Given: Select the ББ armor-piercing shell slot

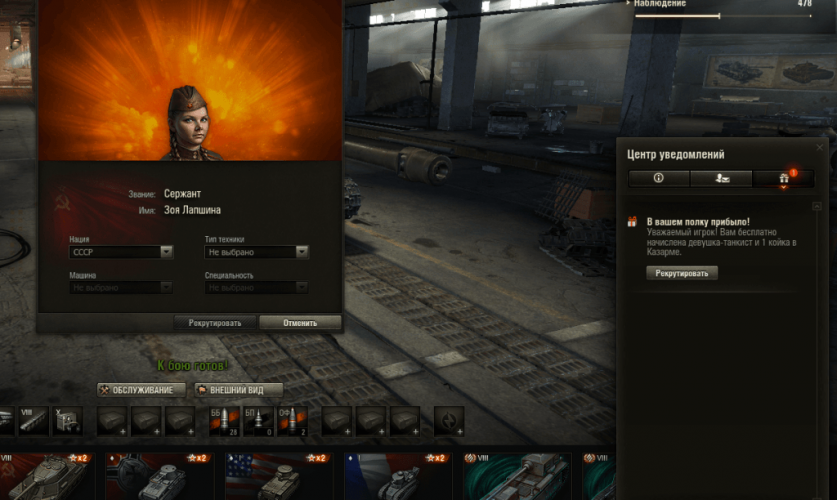Looking at the screenshot, I should click(x=223, y=421).
